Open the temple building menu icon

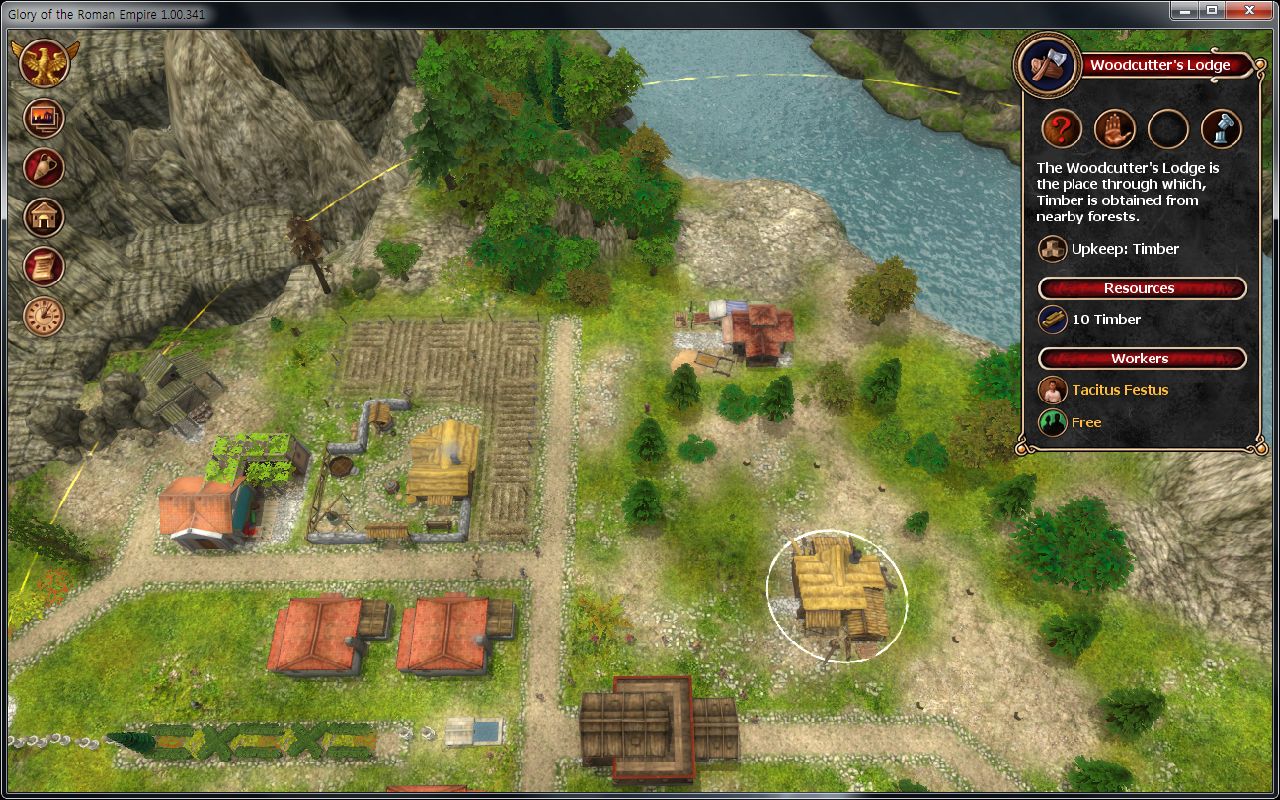tap(43, 216)
